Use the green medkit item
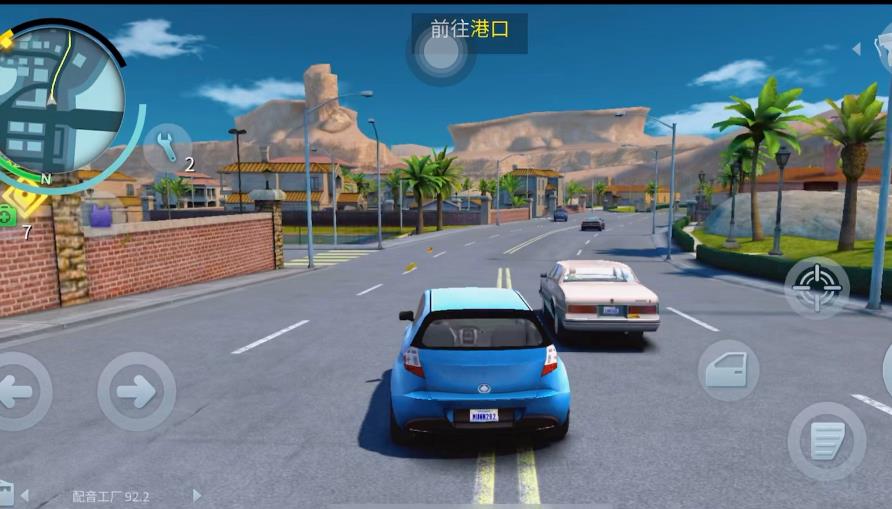 [x=7, y=214]
